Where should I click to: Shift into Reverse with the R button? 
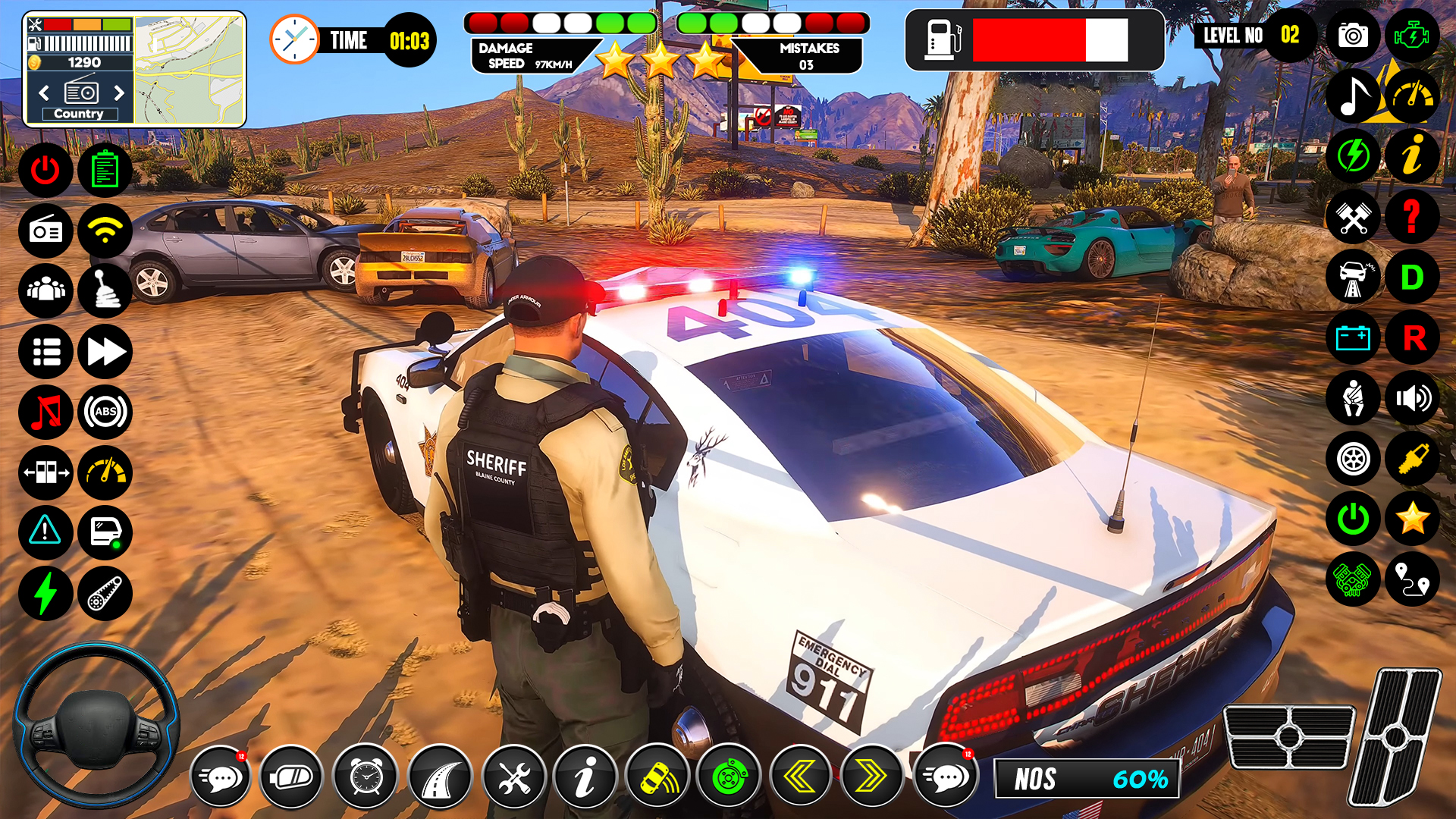click(x=1412, y=338)
